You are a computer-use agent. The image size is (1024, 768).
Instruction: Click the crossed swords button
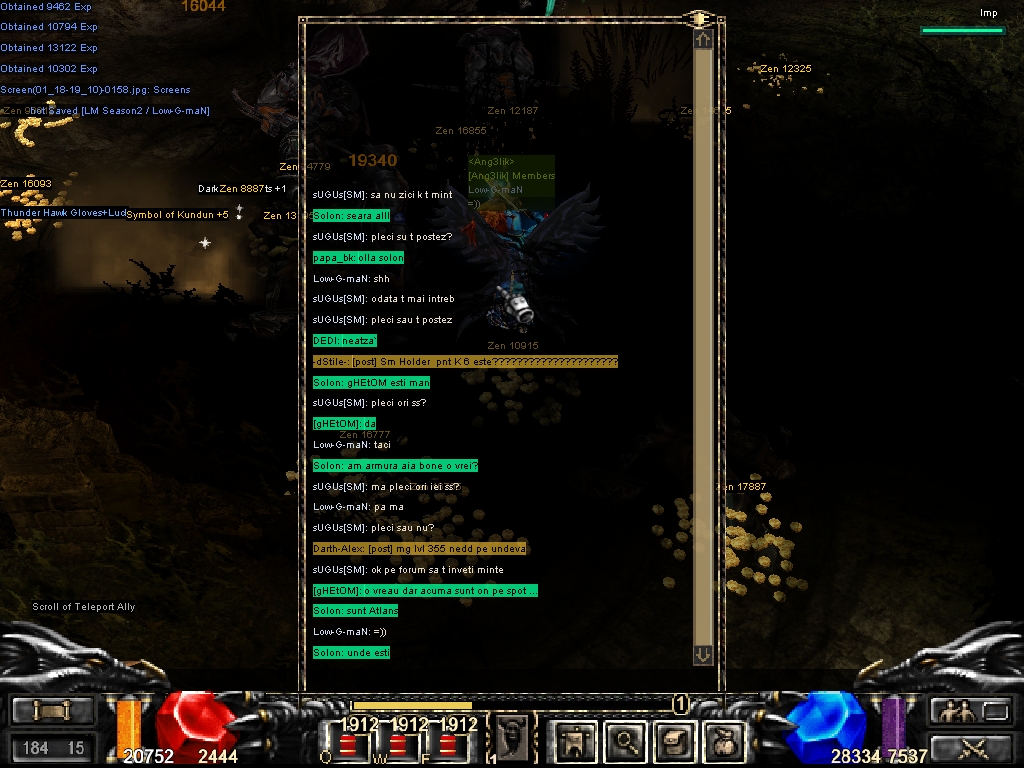pos(971,747)
